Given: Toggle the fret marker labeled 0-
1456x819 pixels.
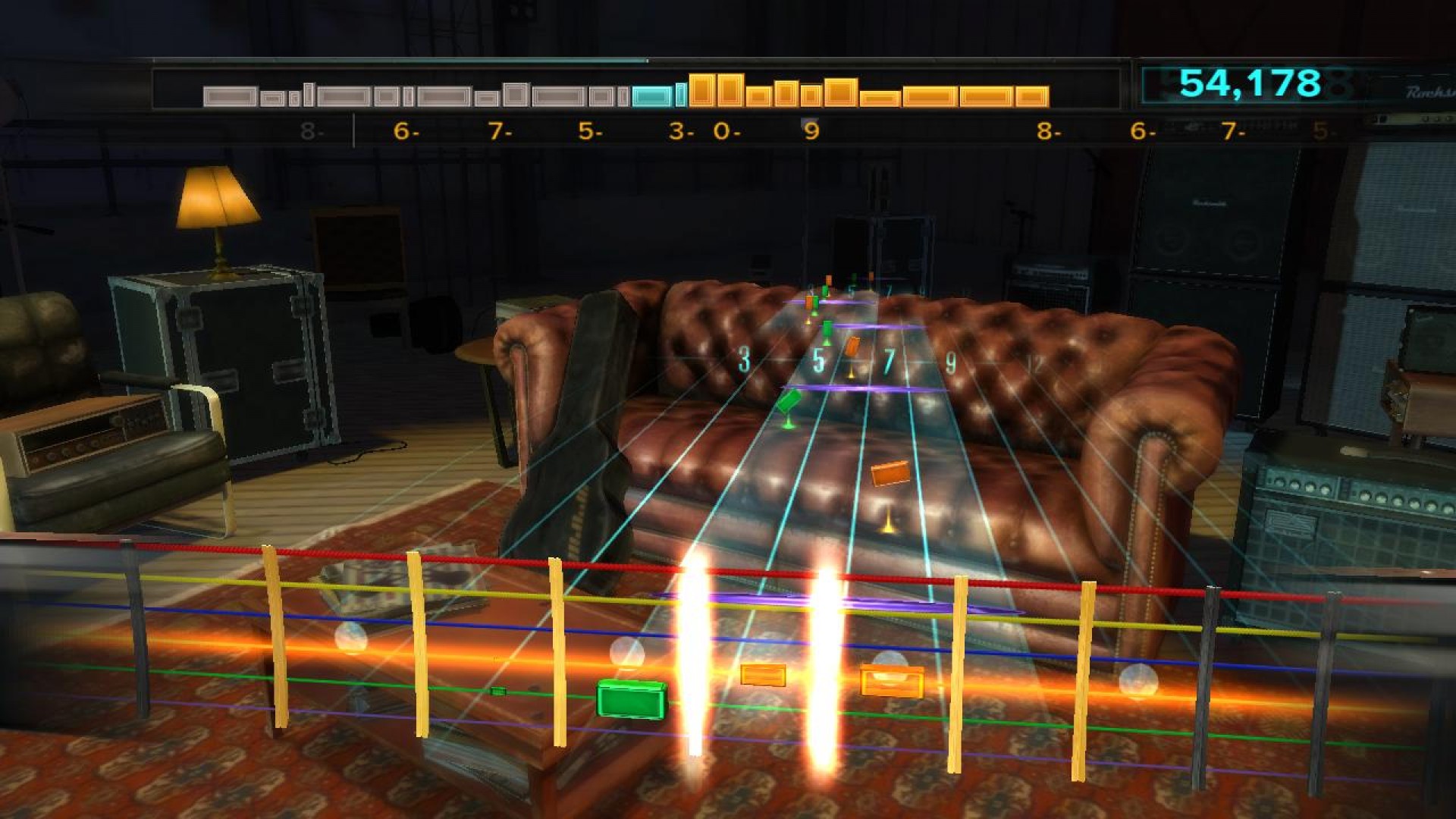Looking at the screenshot, I should pos(730,130).
